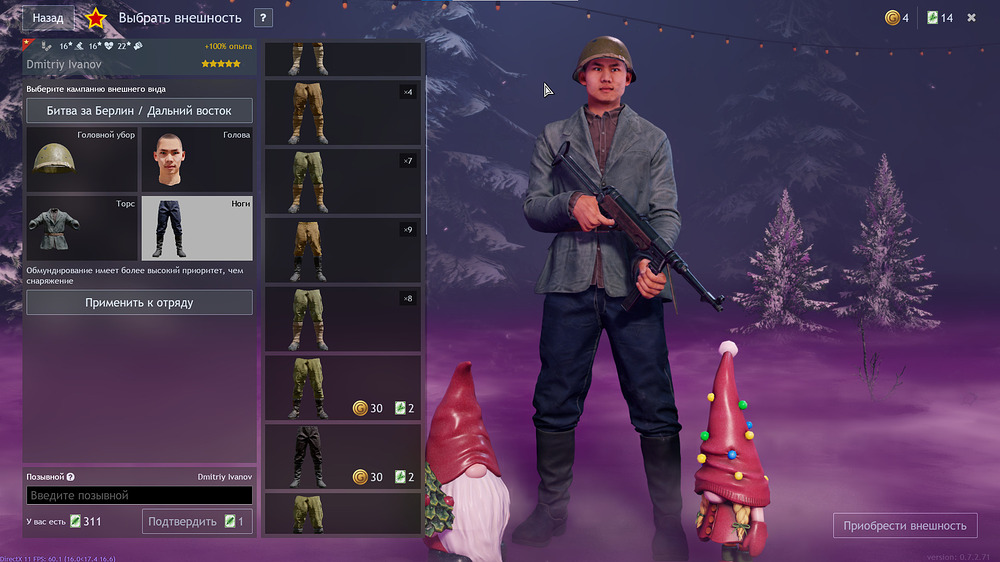Select the Головной убор helmet slot

click(82, 159)
